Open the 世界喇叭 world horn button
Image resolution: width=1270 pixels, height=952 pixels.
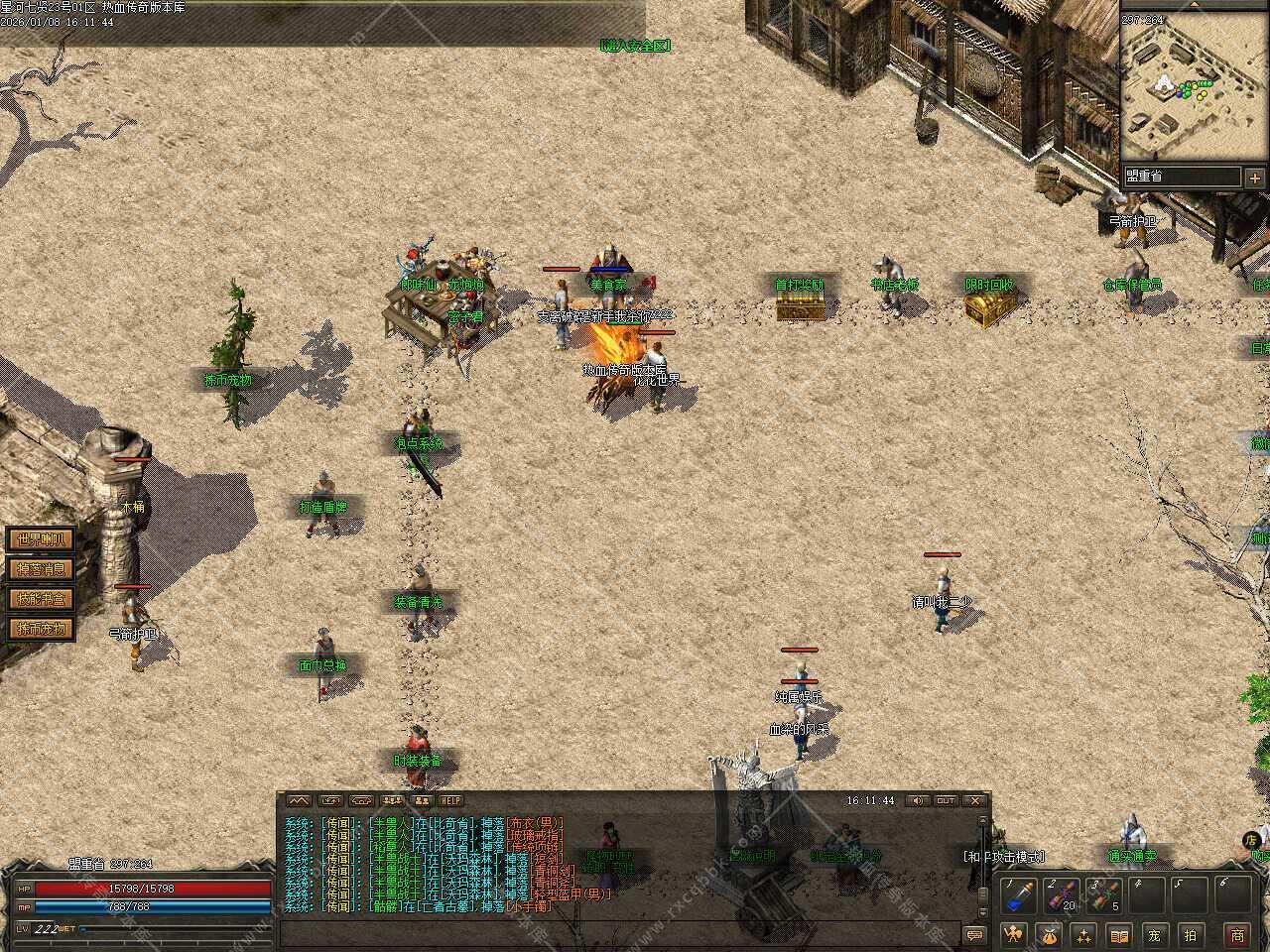tap(41, 539)
